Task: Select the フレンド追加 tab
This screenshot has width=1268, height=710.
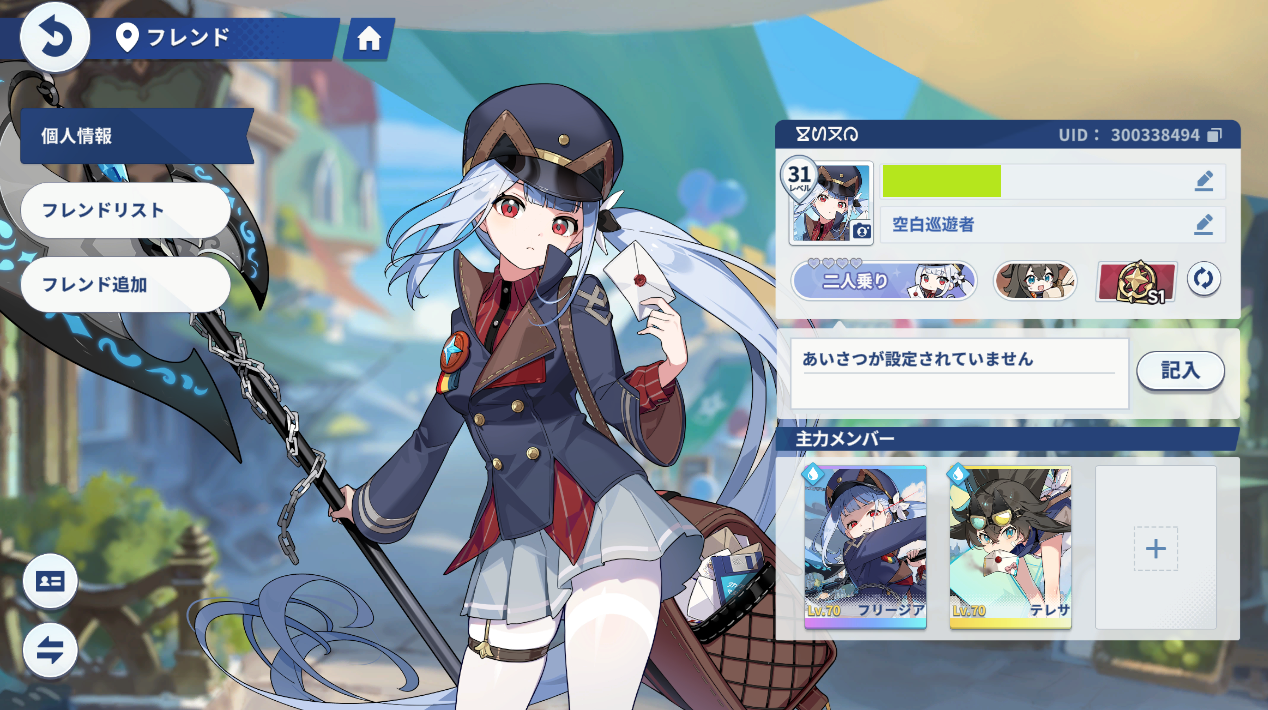Action: click(x=125, y=284)
